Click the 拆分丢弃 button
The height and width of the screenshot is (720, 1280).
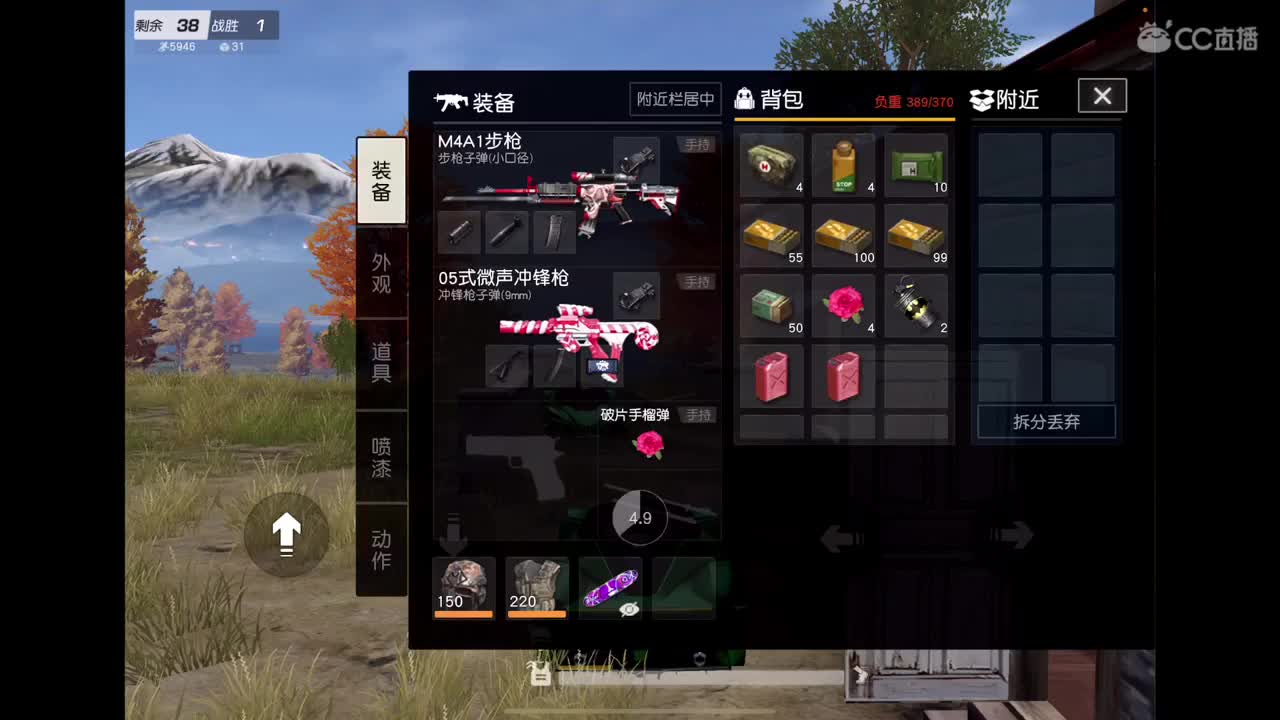pos(1046,422)
